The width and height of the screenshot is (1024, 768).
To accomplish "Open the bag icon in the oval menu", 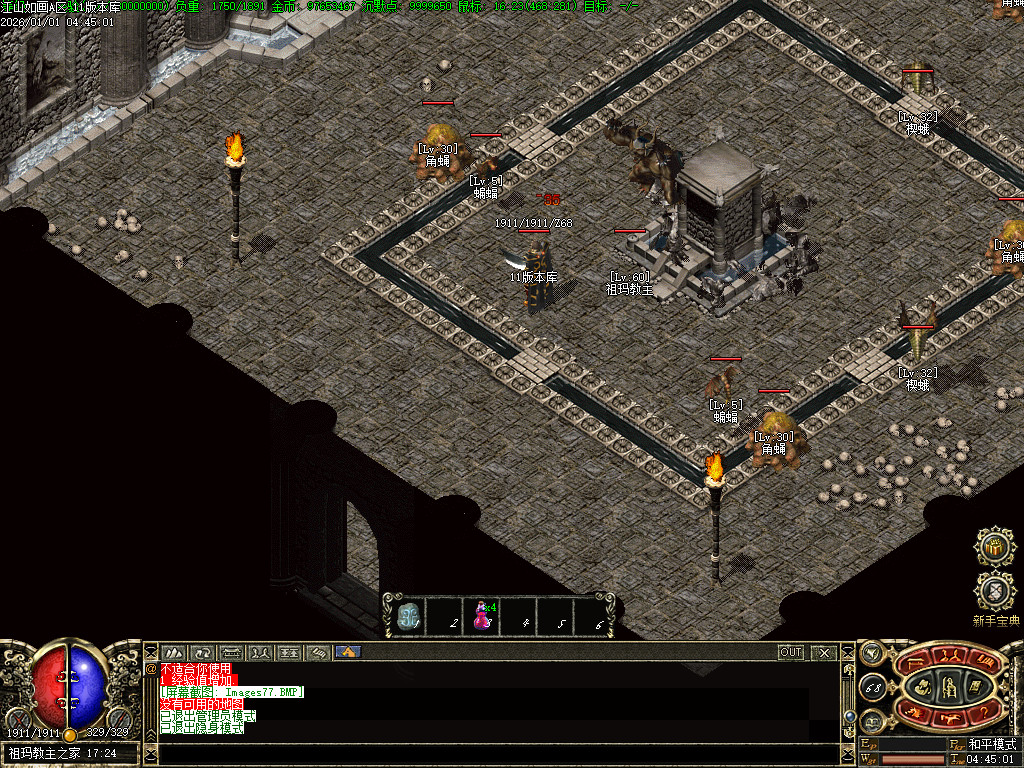I will click(923, 687).
